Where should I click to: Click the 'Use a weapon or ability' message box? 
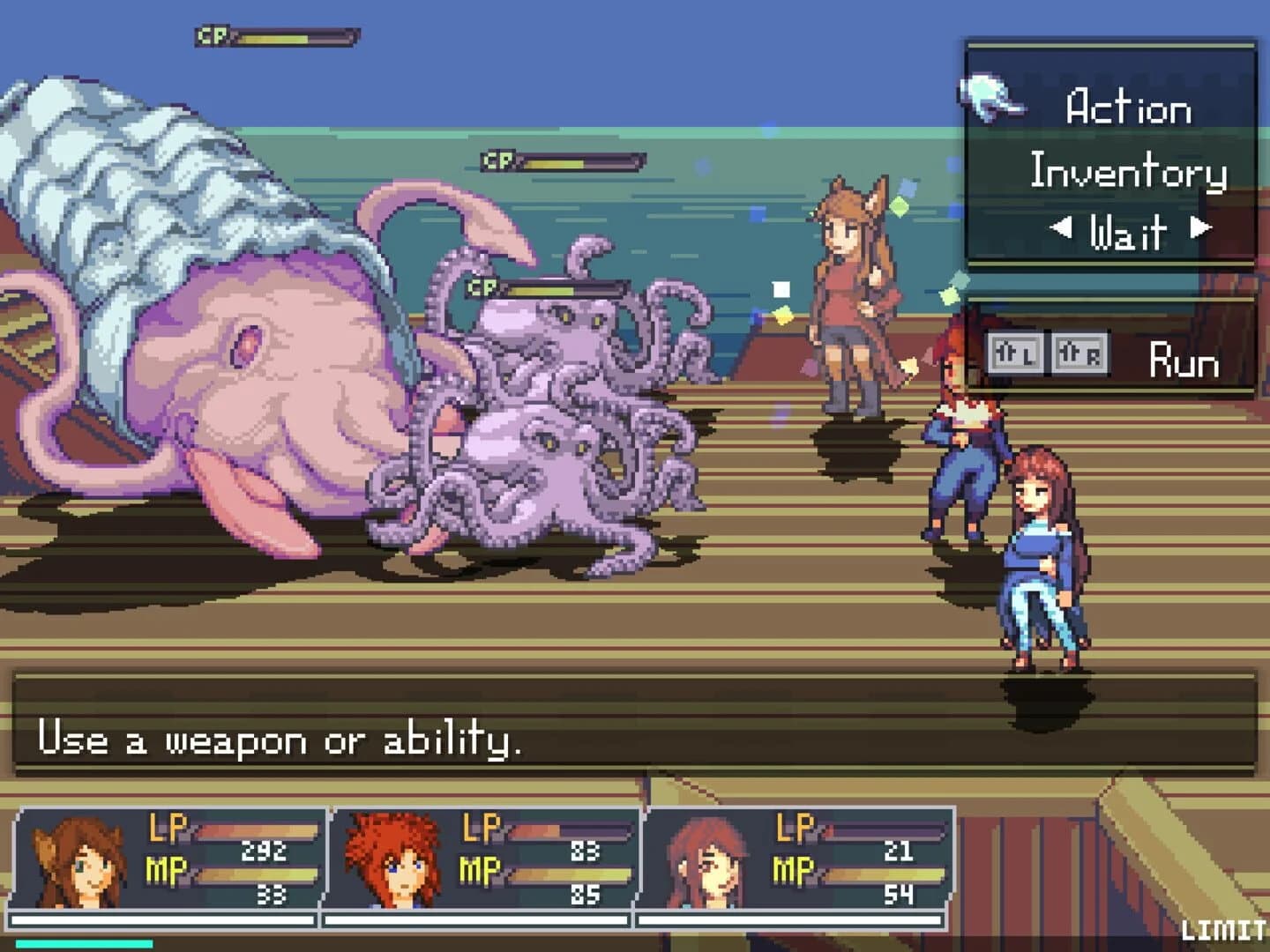coord(282,742)
